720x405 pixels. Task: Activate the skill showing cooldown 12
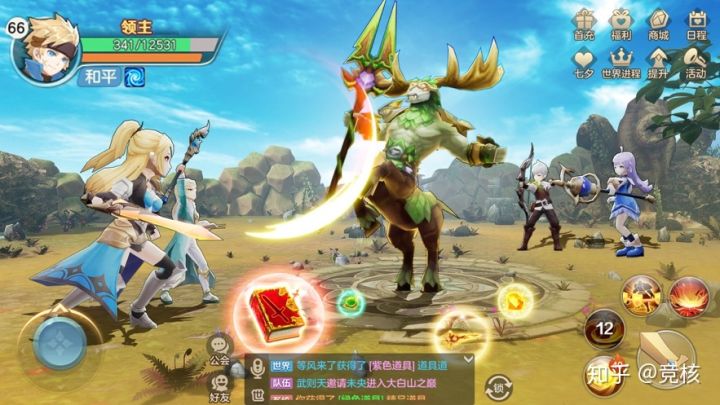604,329
